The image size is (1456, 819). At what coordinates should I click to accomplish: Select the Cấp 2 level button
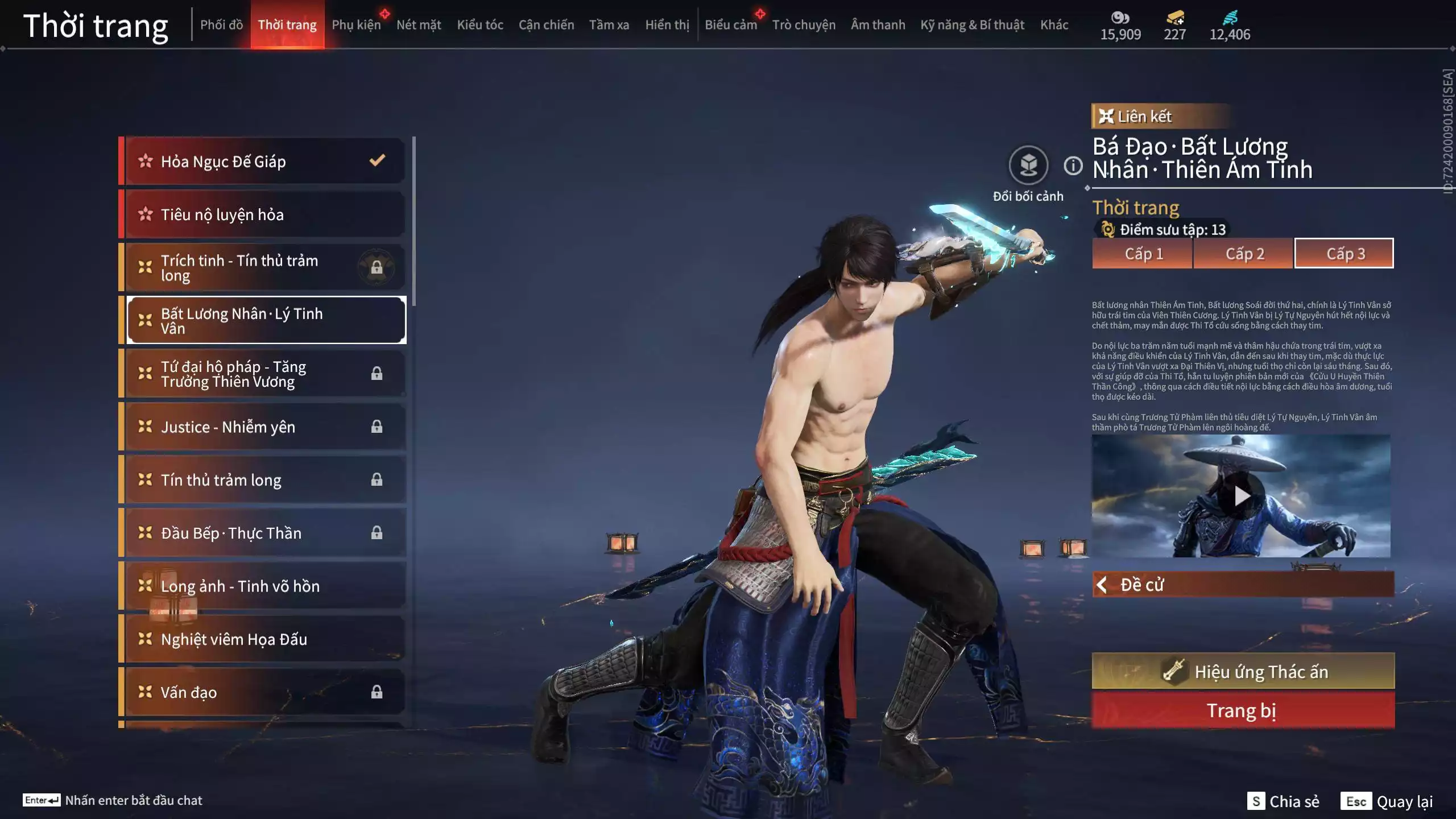coord(1244,254)
